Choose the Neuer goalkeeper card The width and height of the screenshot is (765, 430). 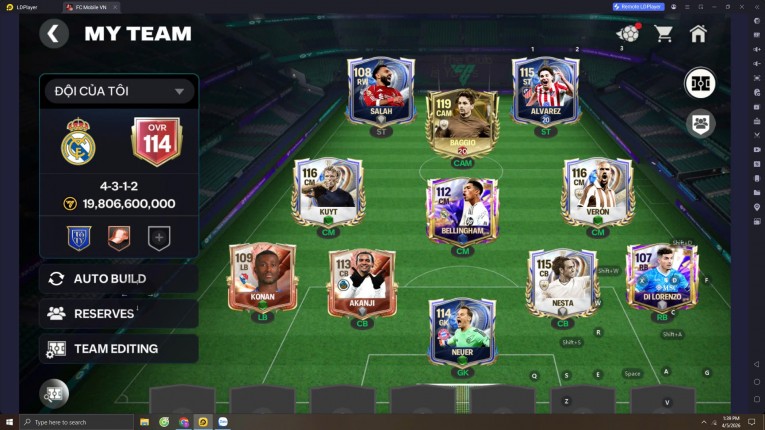pos(461,332)
